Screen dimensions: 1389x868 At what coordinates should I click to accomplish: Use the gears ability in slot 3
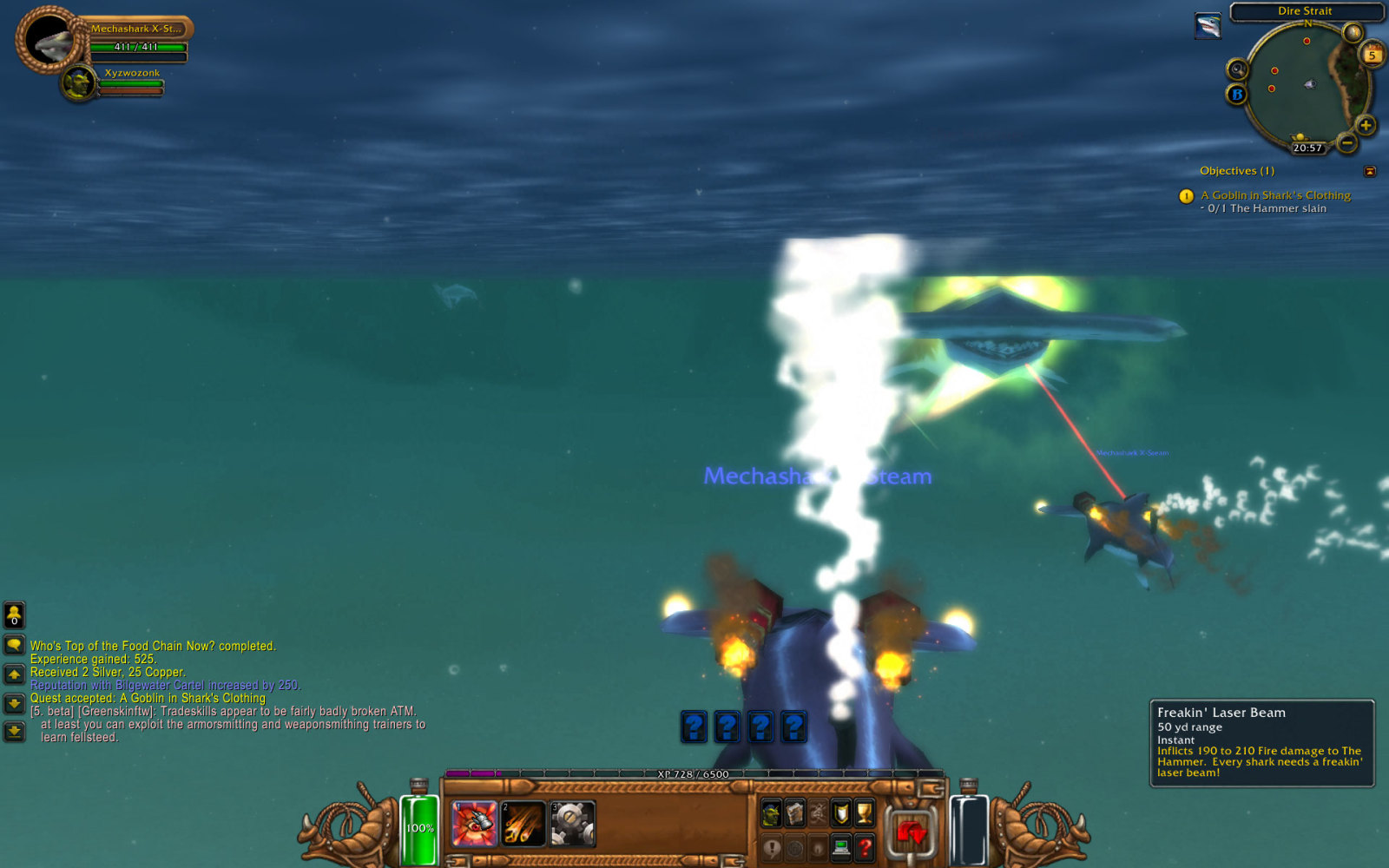[x=573, y=824]
